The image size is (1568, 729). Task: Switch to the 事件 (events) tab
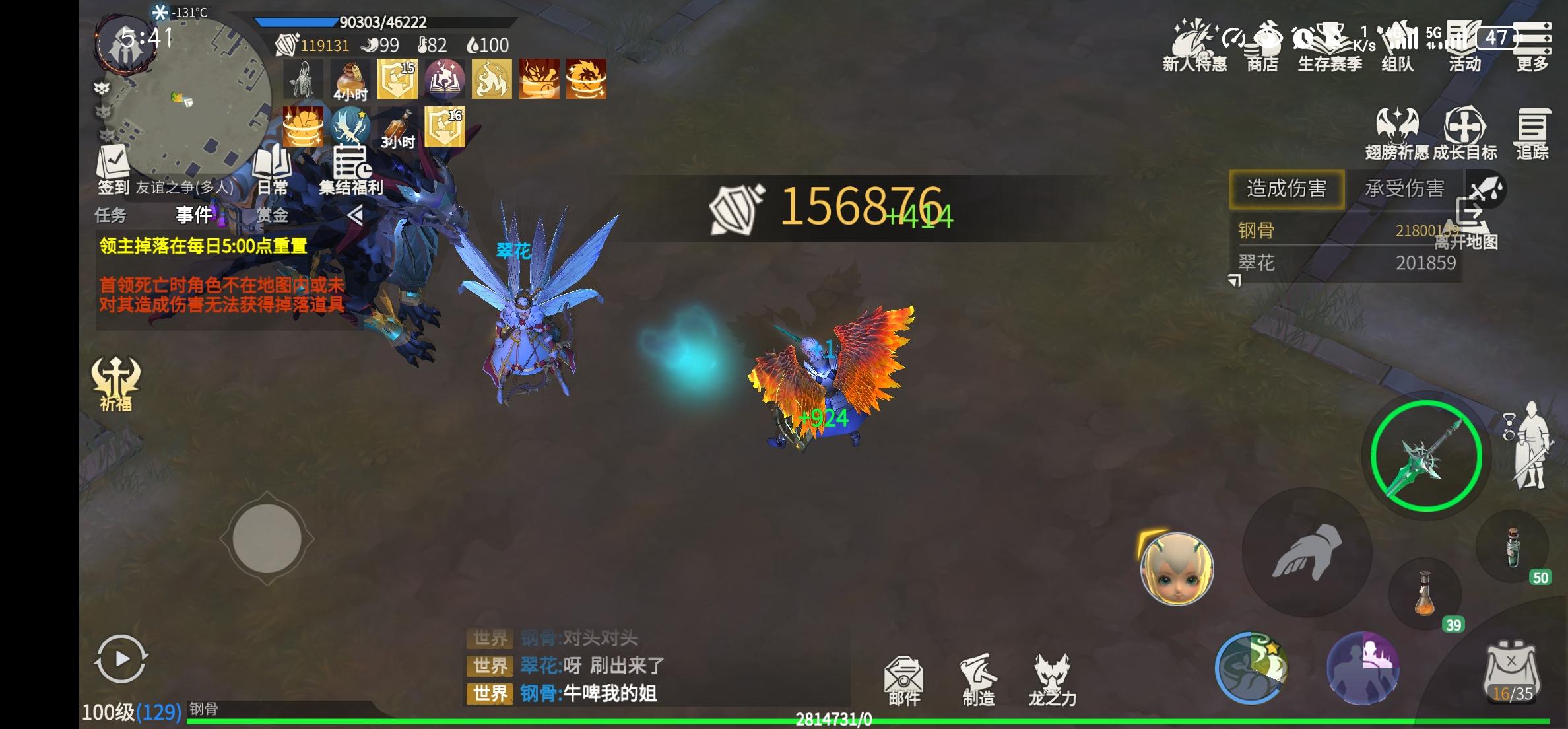(193, 216)
